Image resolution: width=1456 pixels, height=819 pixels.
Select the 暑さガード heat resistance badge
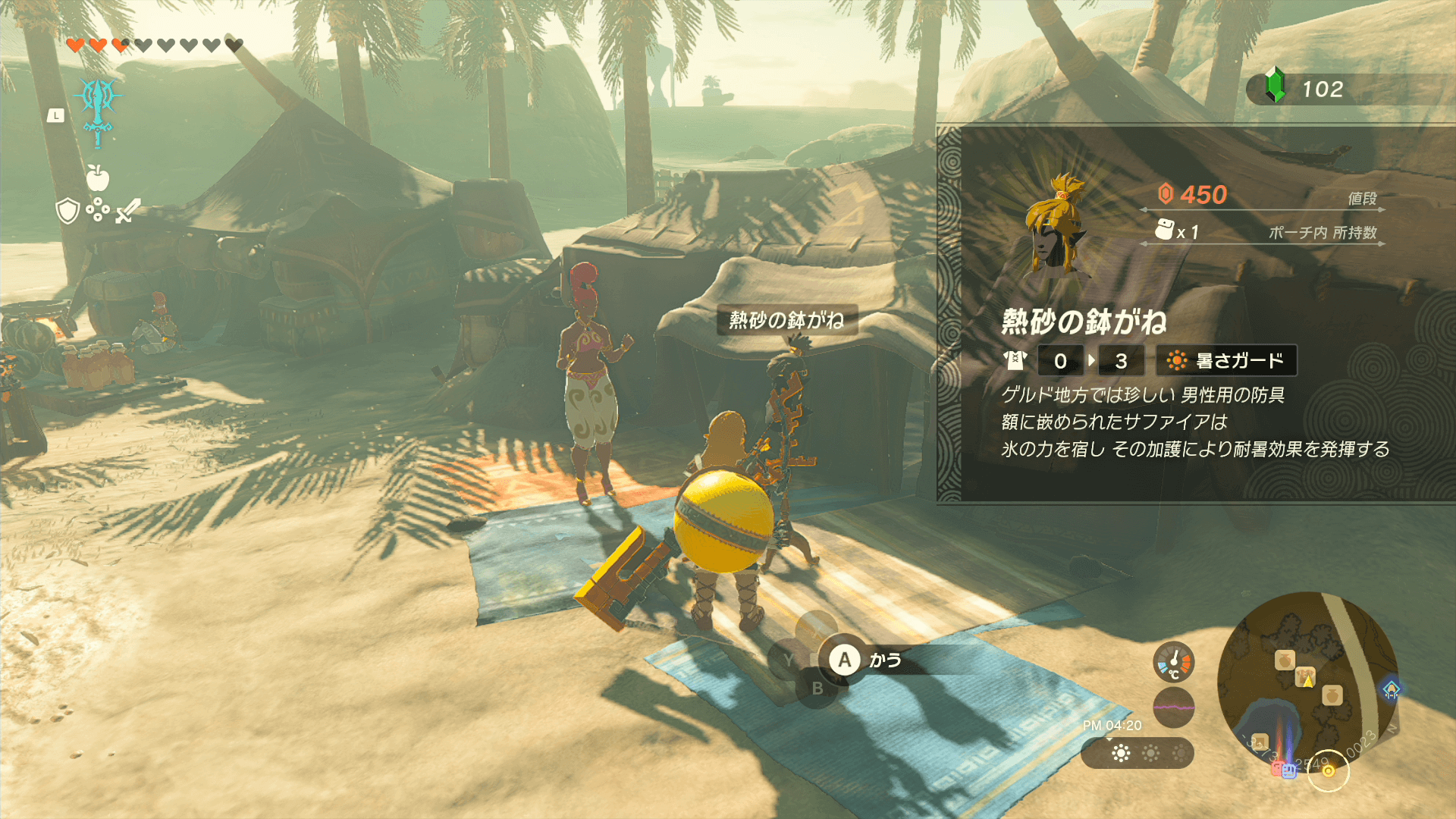1225,361
